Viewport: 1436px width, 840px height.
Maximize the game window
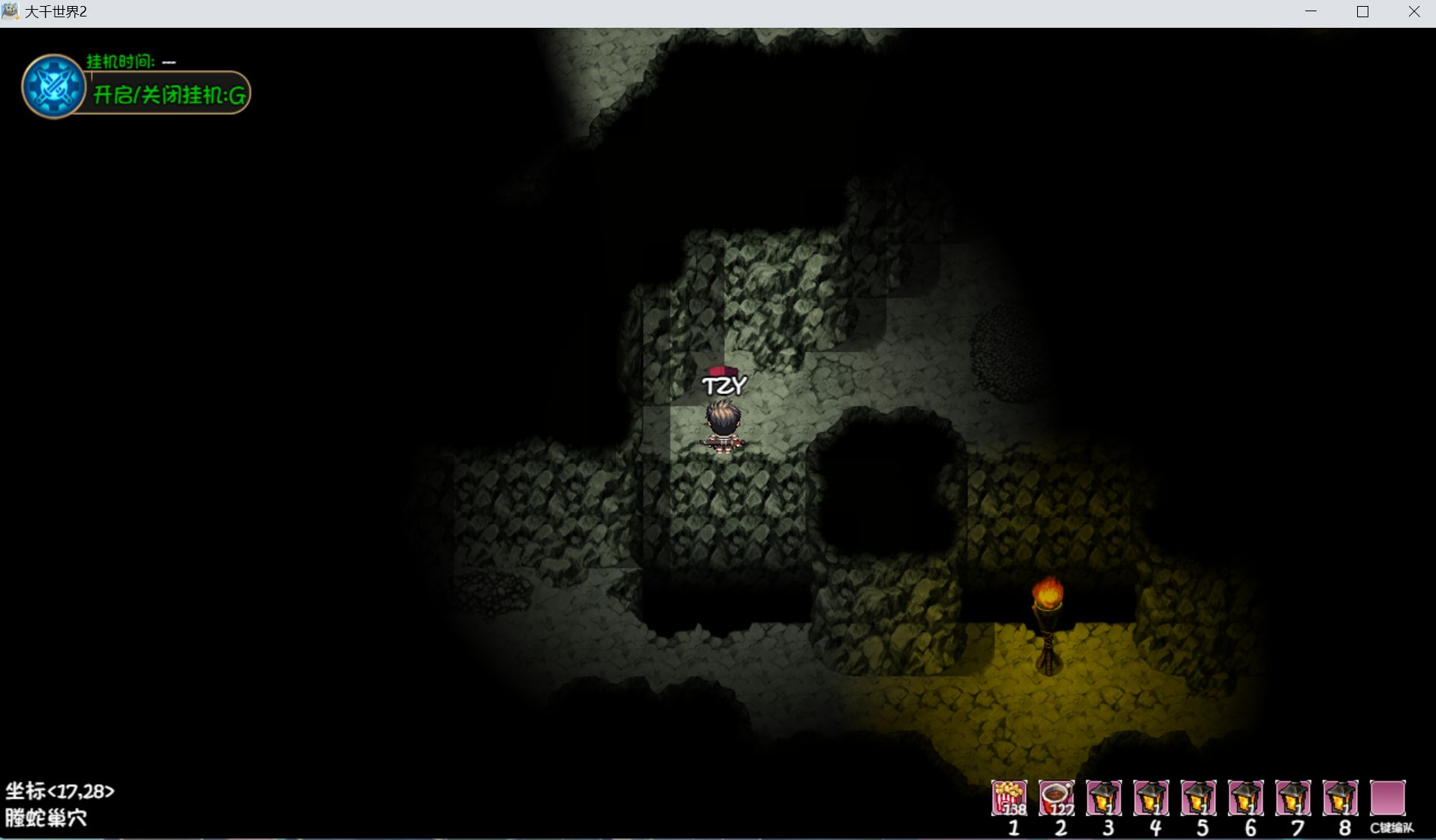(1362, 12)
